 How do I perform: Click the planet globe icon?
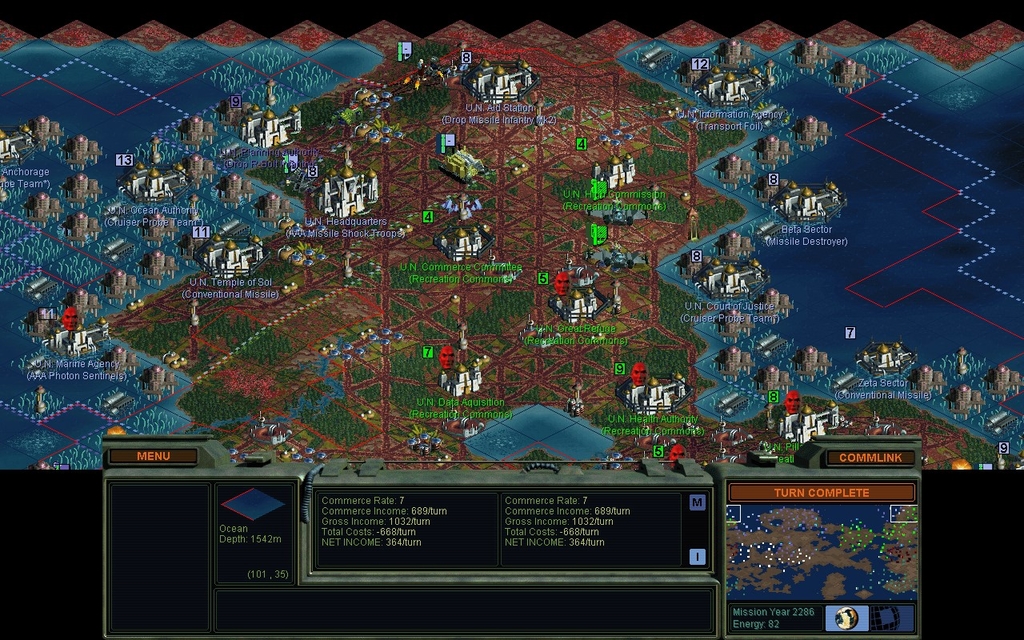pyautogui.click(x=845, y=617)
